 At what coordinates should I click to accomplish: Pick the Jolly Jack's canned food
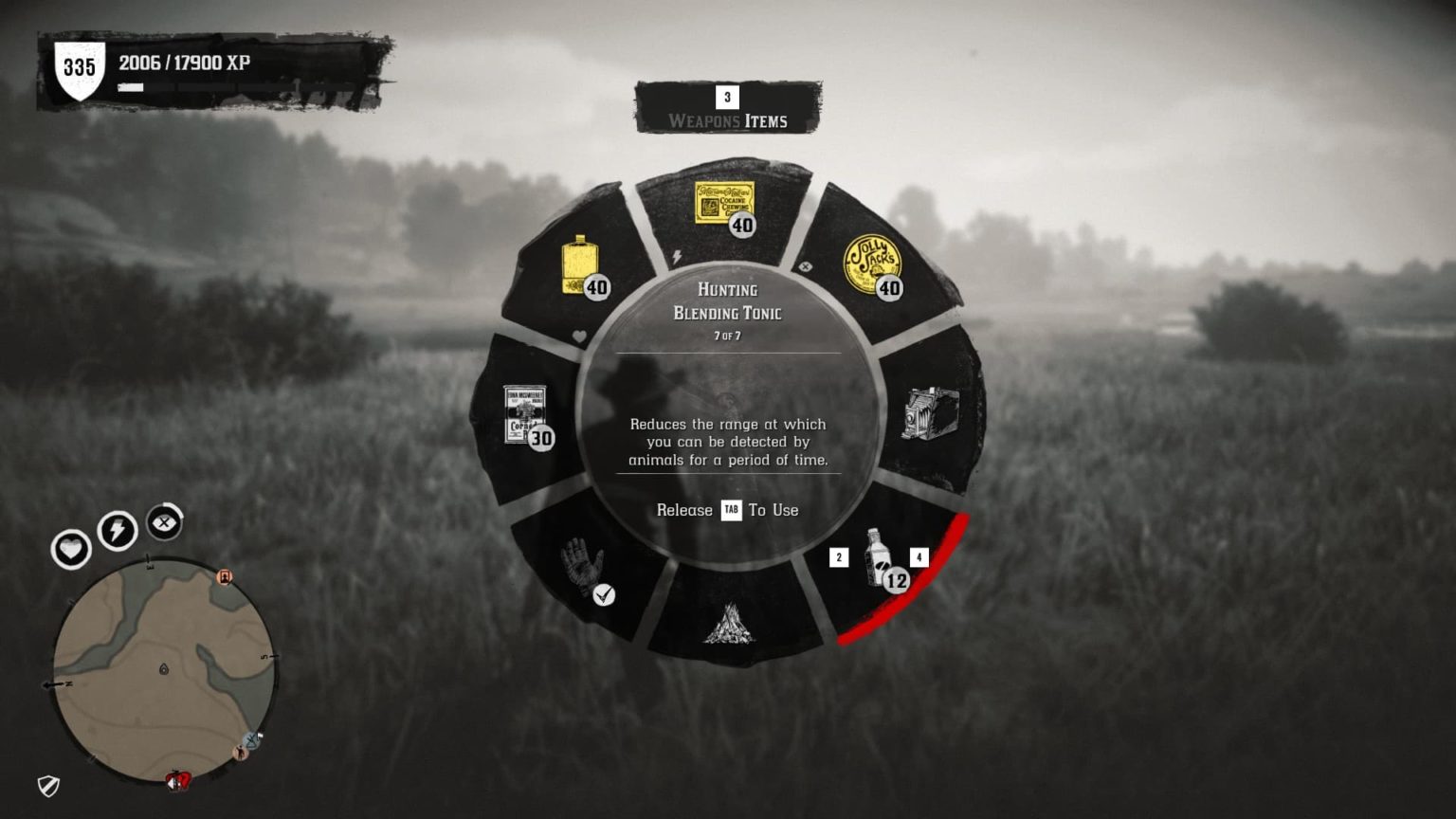pos(873,264)
